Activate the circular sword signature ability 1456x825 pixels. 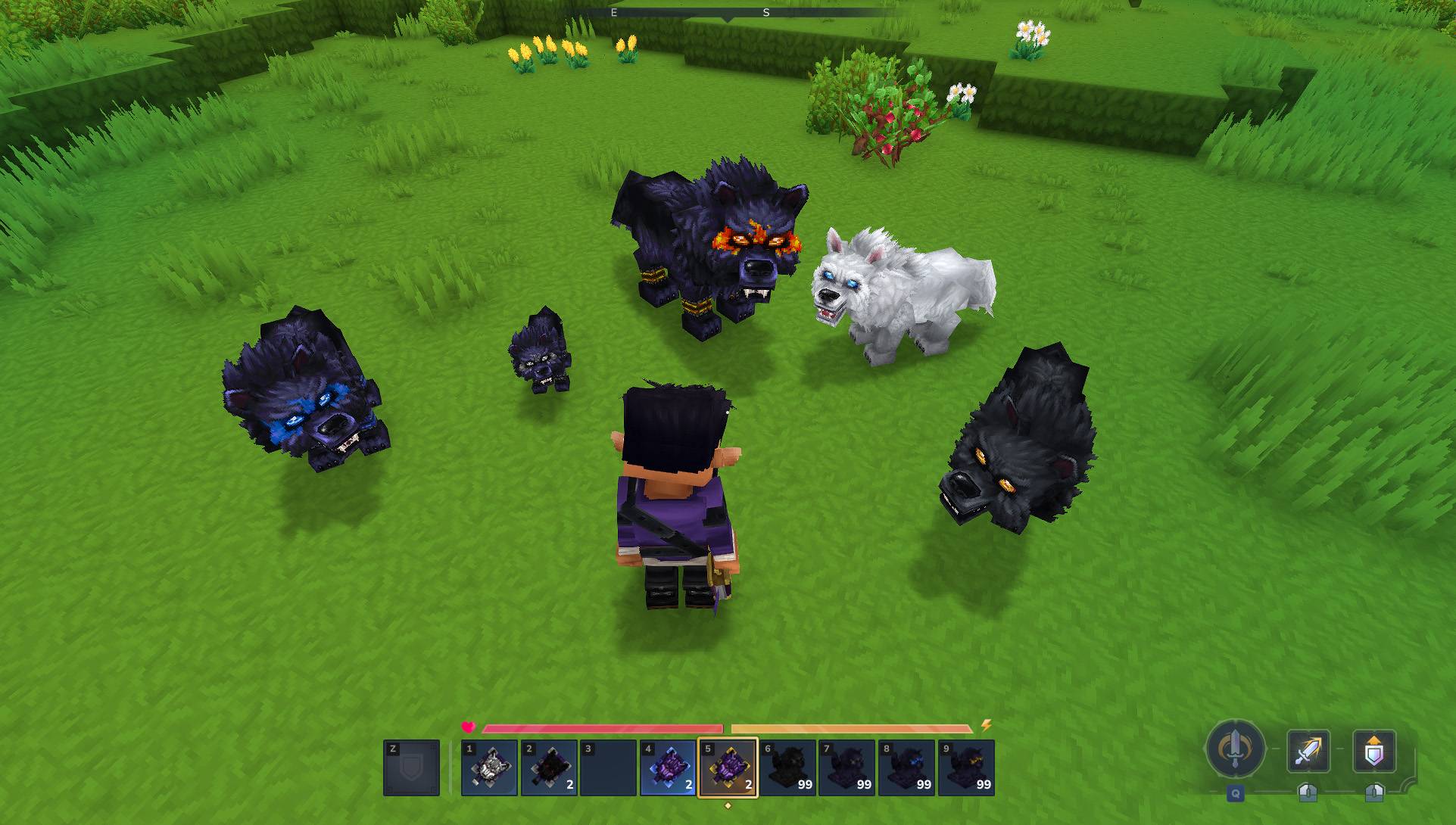pyautogui.click(x=1235, y=749)
